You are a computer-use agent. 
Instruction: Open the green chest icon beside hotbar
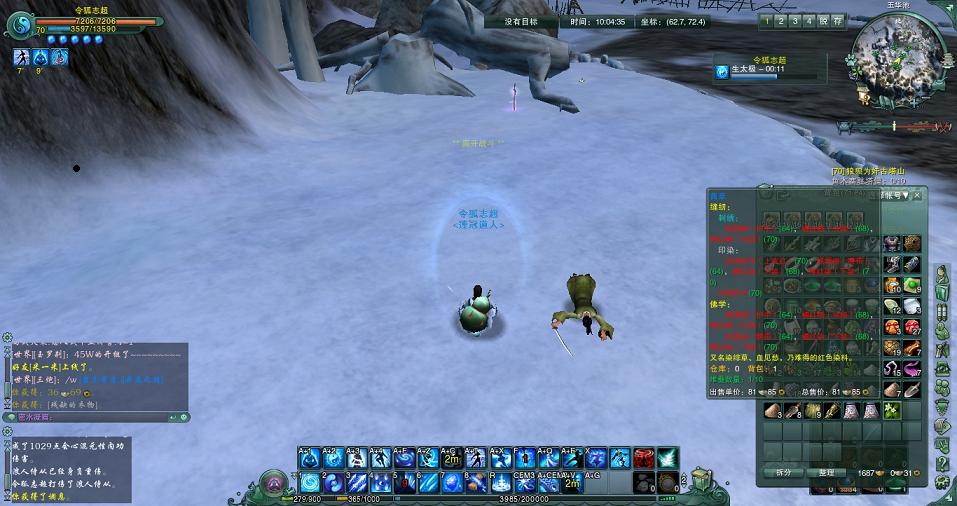point(702,480)
